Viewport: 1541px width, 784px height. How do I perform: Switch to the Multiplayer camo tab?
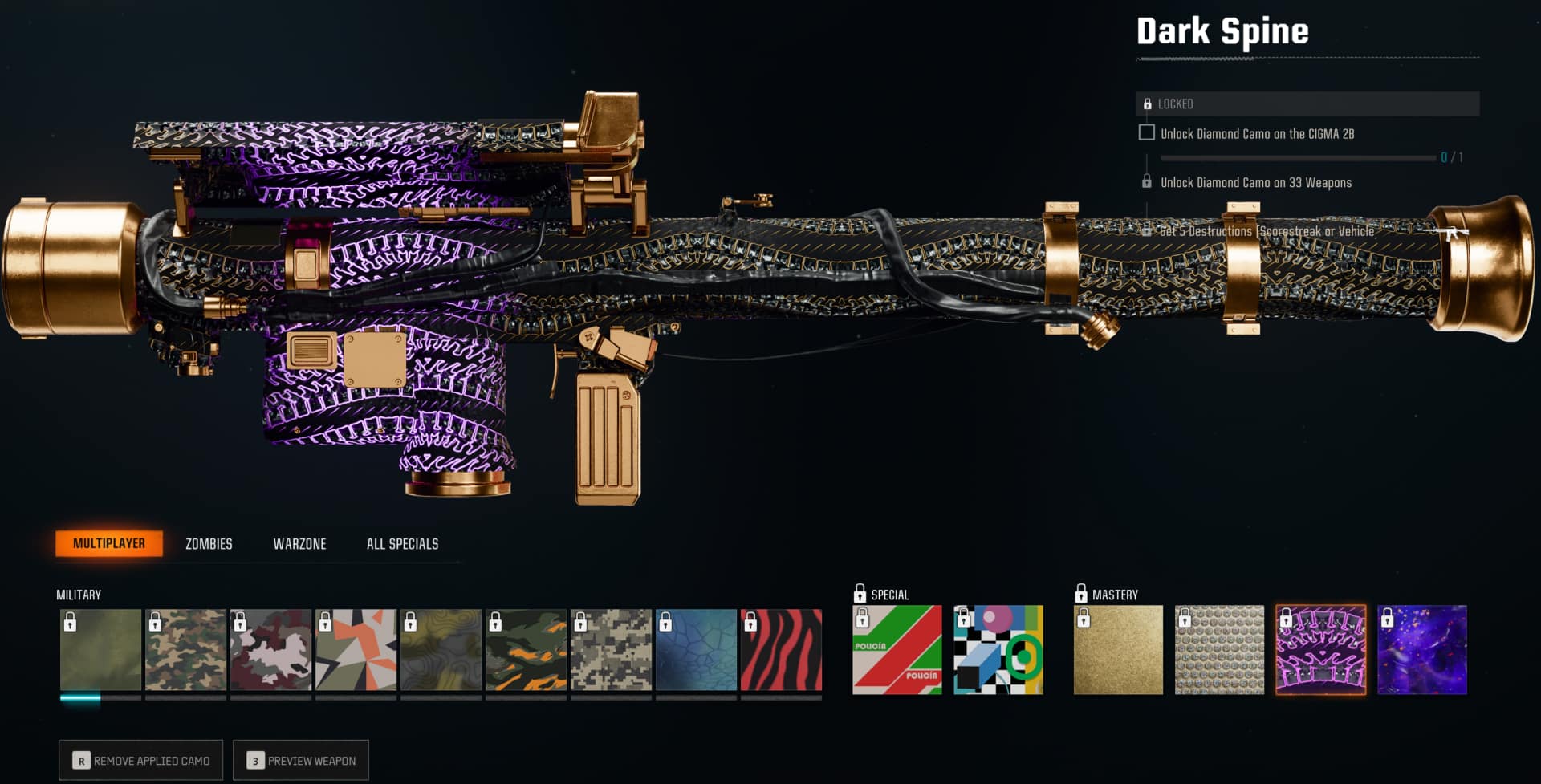coord(109,543)
